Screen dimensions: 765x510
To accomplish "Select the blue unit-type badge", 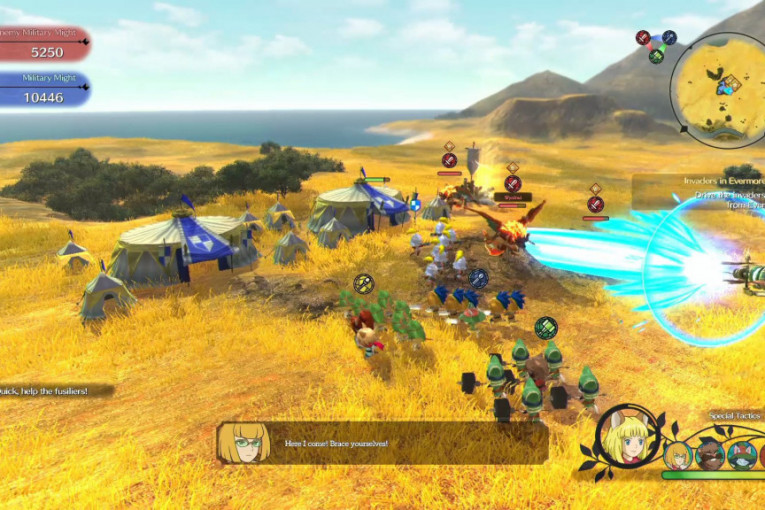I will [479, 278].
